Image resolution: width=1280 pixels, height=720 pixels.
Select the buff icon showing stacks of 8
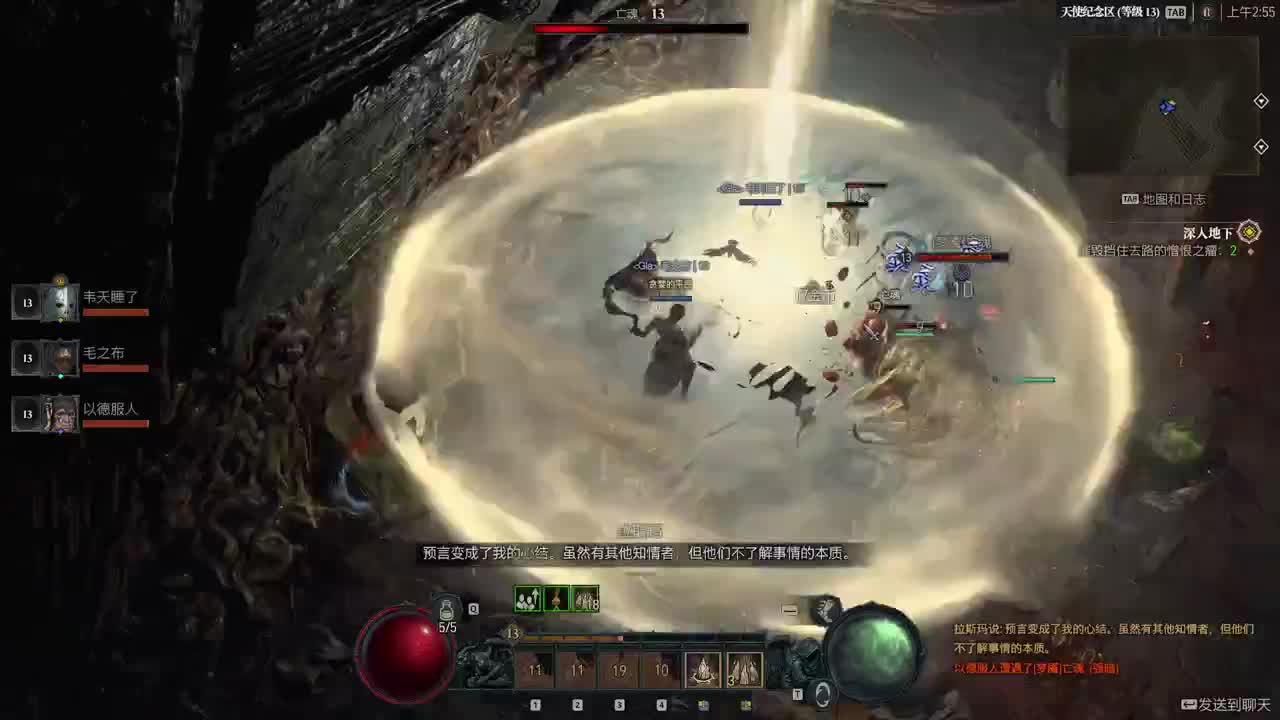584,598
